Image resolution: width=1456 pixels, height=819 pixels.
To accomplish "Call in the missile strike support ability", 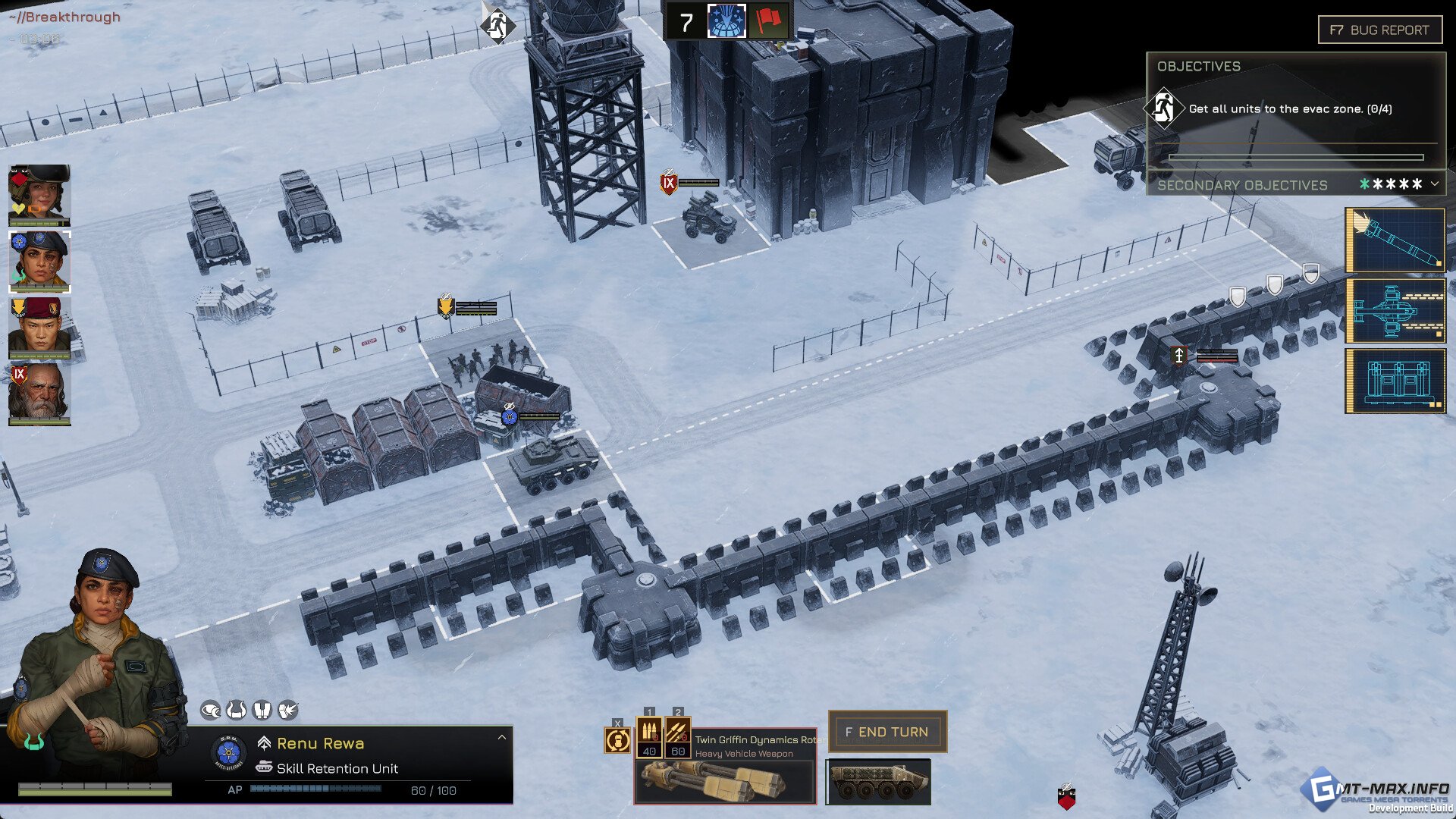I will tap(1395, 240).
